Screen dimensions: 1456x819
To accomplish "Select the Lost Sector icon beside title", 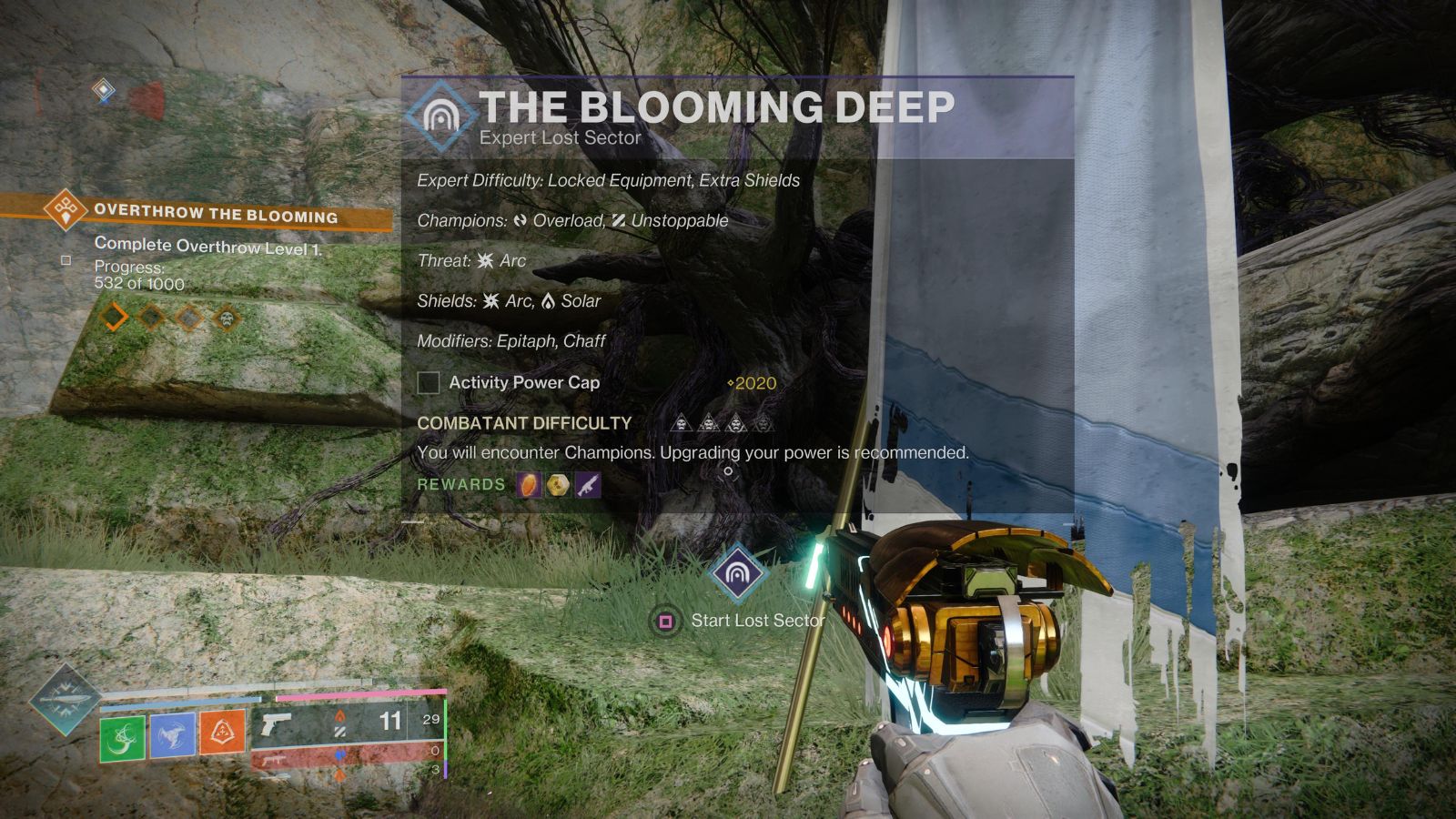I will tap(439, 114).
